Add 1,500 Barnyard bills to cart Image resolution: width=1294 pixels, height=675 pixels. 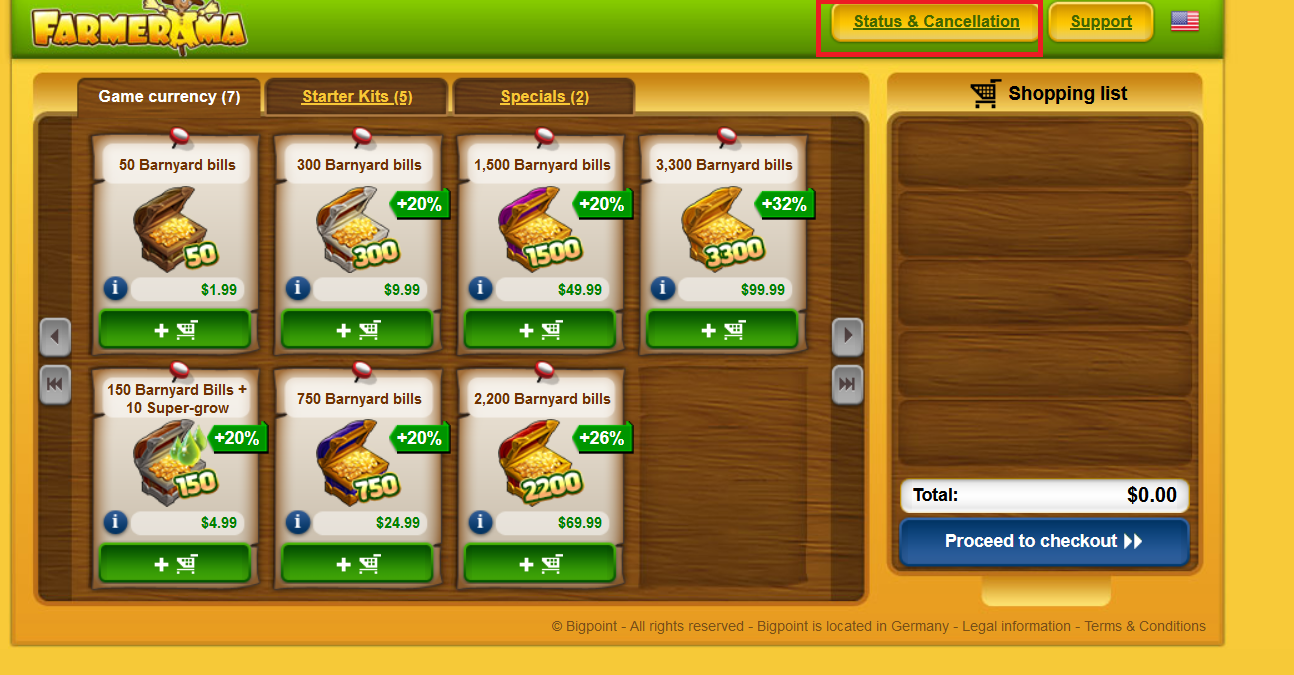point(540,329)
